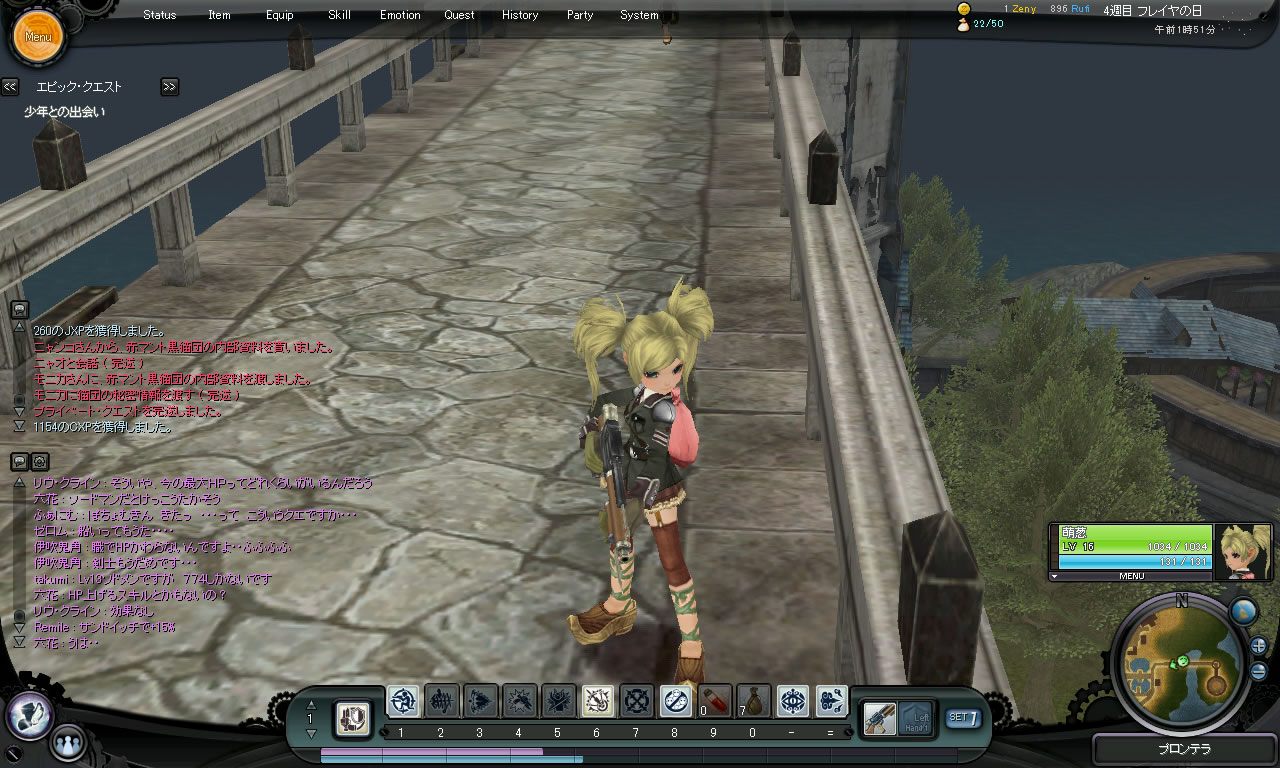Open the world map globe icon
Screen dimensions: 1280x768
point(1243,611)
